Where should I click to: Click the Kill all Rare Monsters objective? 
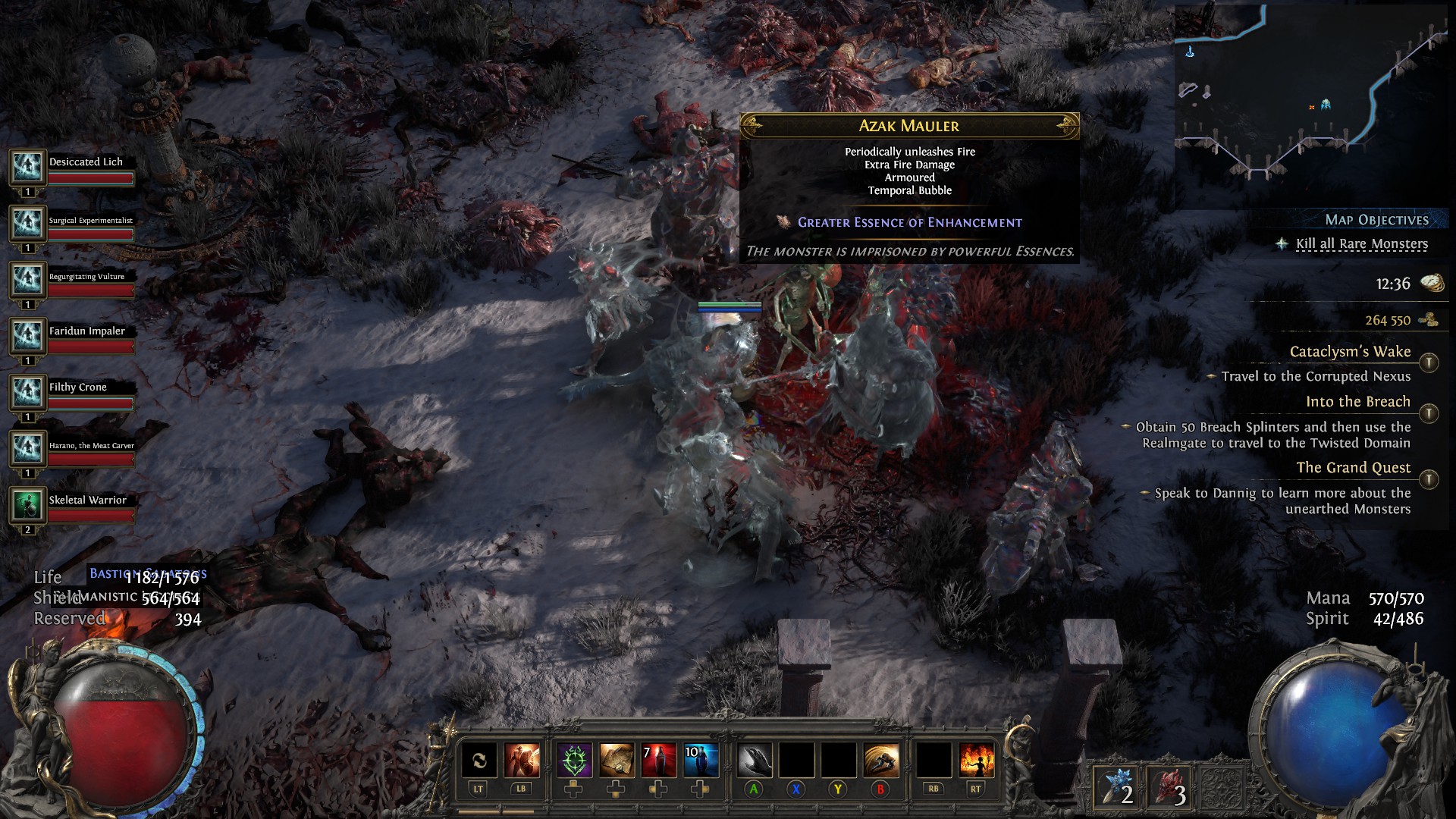(x=1361, y=244)
